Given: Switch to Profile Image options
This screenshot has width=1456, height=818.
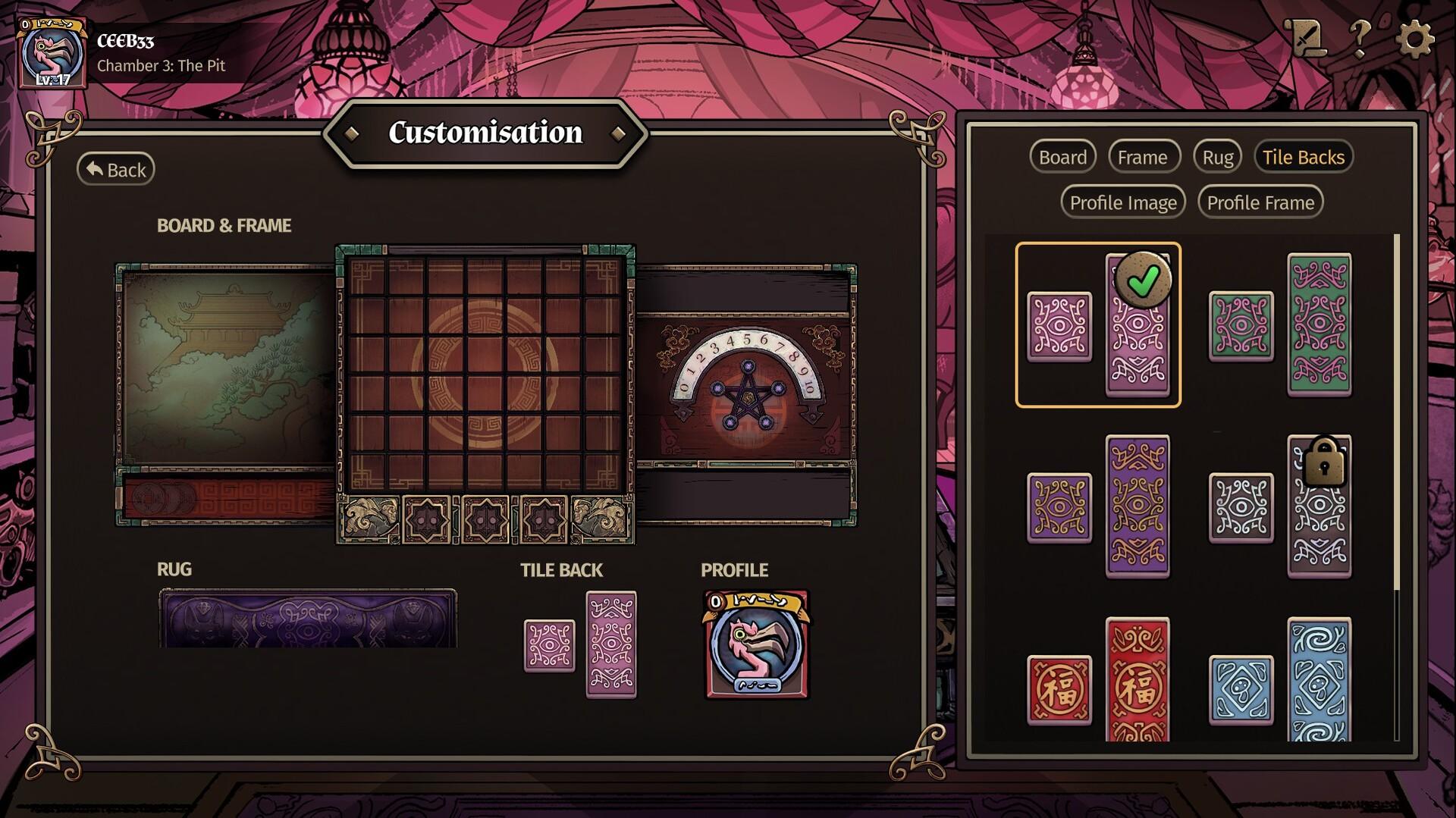Looking at the screenshot, I should click(1122, 202).
